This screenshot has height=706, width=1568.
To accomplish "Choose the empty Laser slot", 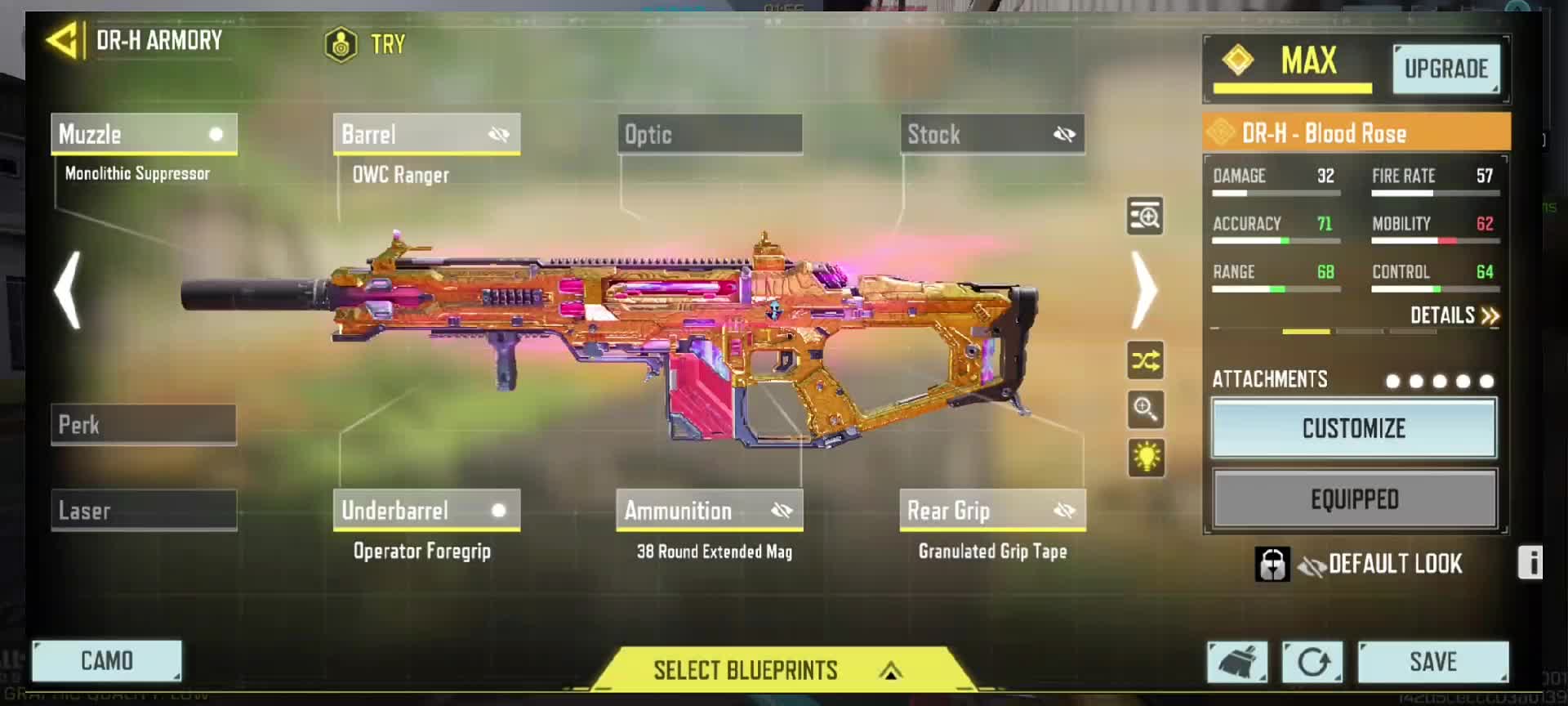I will pyautogui.click(x=144, y=511).
